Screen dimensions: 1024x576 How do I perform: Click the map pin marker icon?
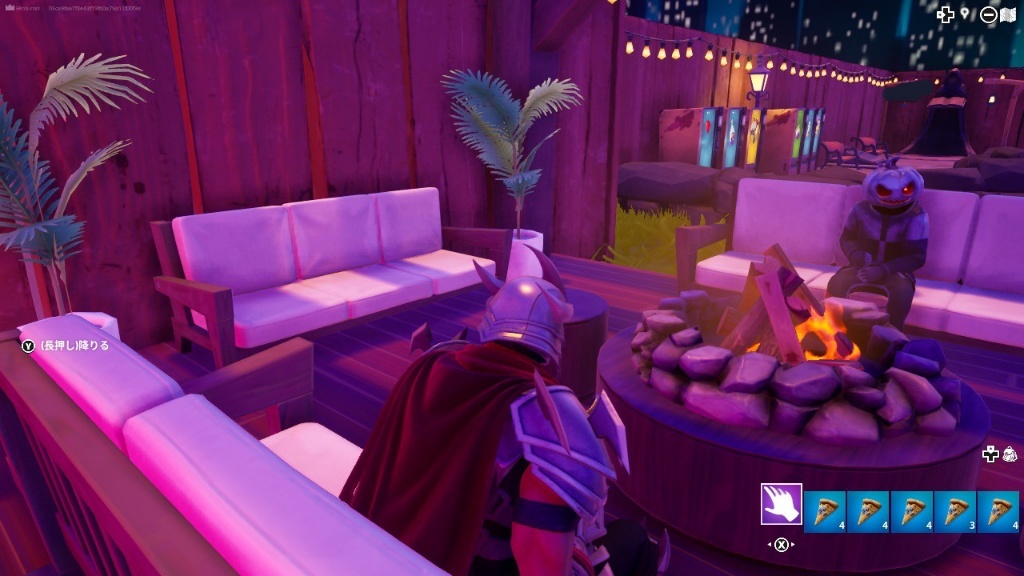[965, 13]
